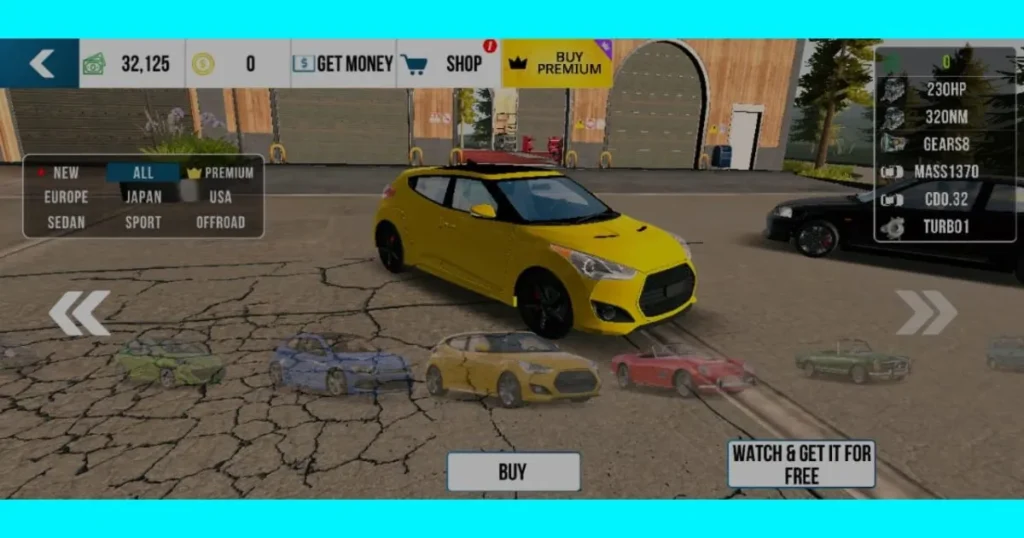
Task: Show next cars with right double arrow
Action: coord(926,313)
